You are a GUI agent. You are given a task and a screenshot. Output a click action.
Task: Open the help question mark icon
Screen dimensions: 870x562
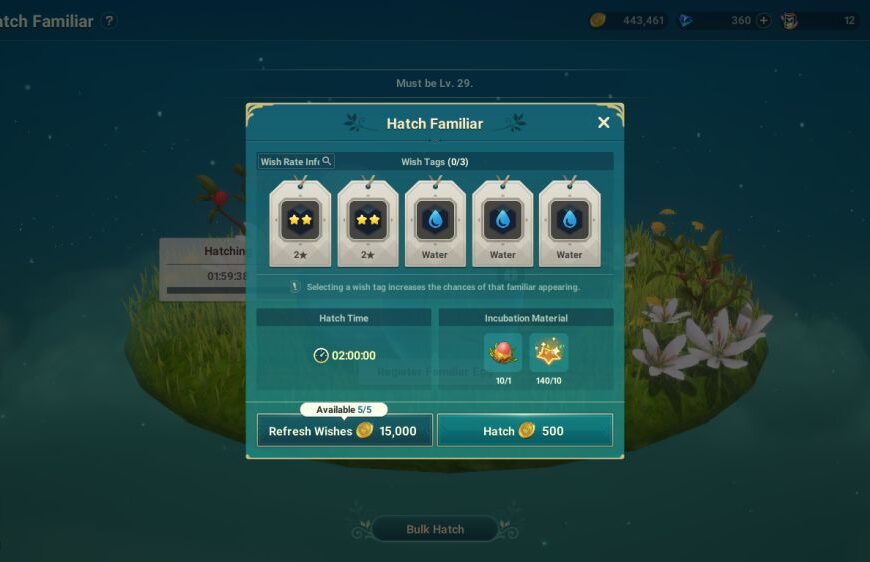click(x=109, y=21)
